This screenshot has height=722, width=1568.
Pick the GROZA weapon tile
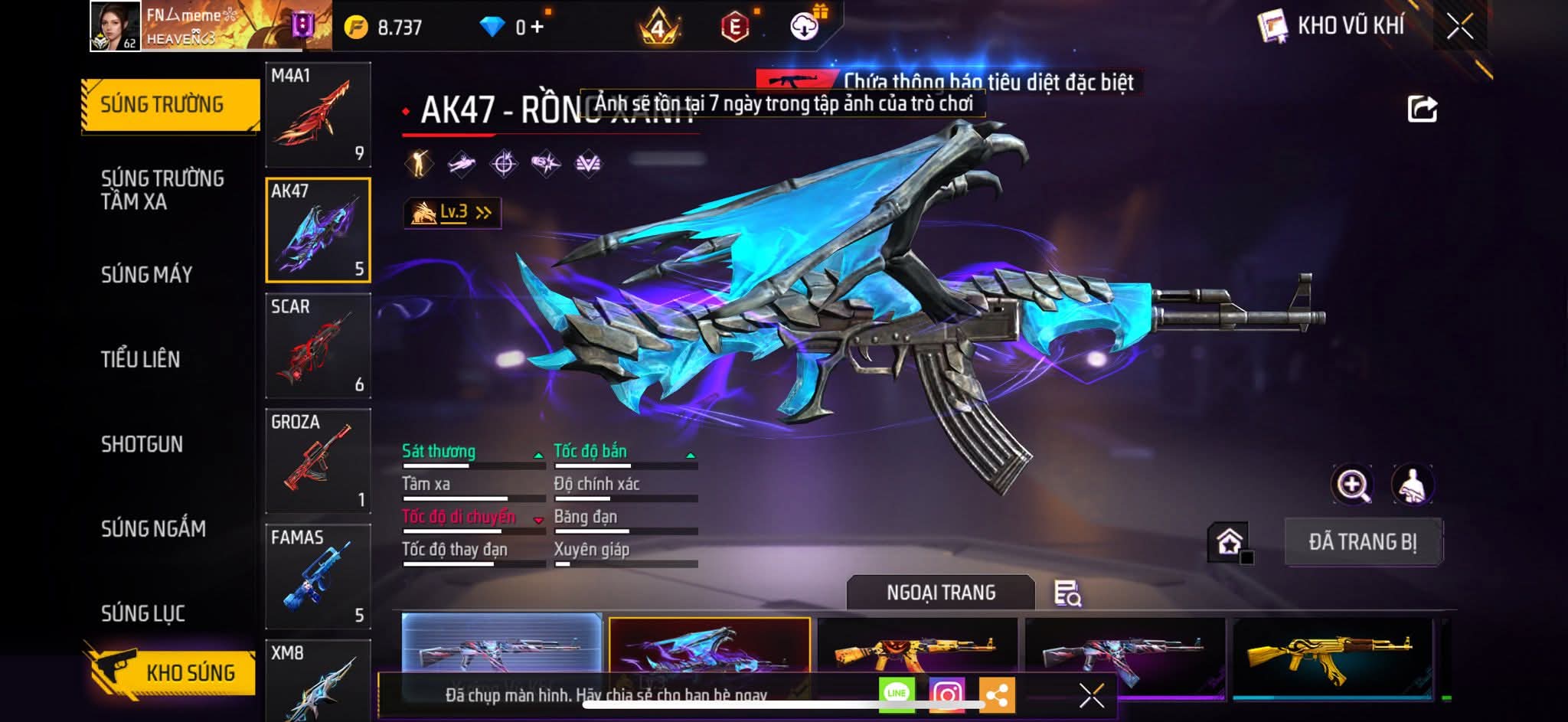point(318,461)
